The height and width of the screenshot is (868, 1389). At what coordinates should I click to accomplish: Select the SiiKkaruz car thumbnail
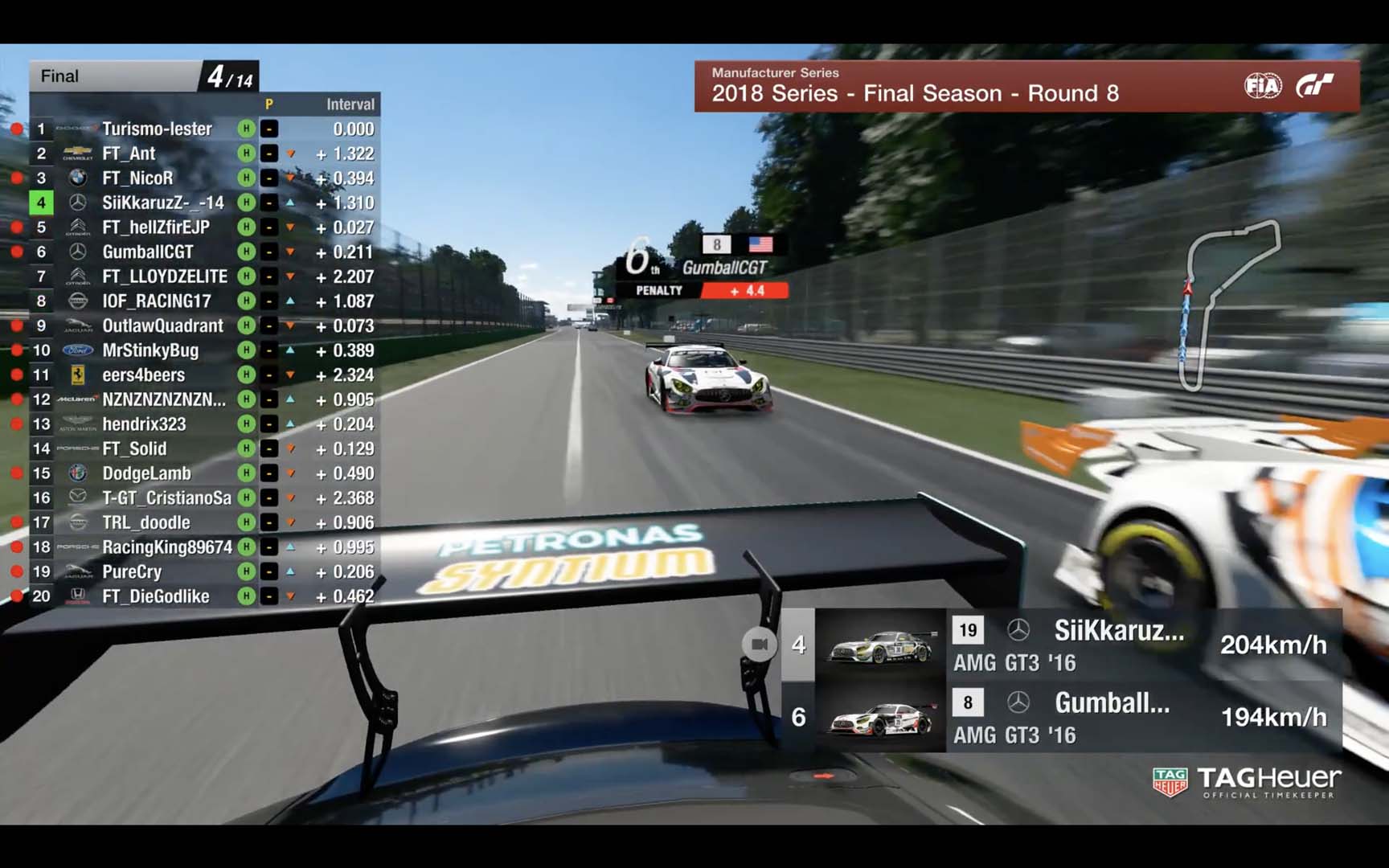pos(880,645)
